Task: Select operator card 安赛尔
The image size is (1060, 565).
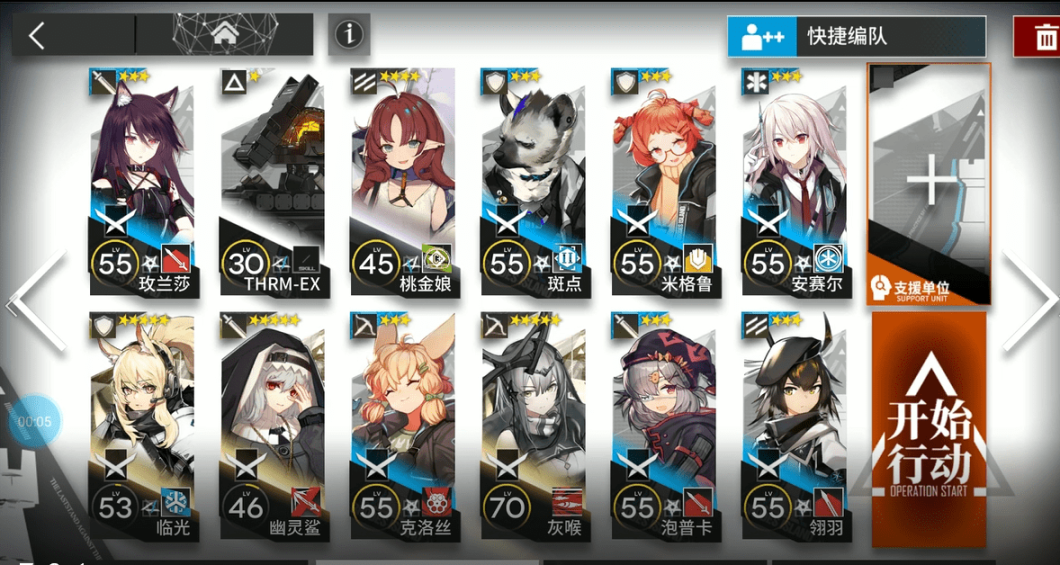Action: click(793, 181)
